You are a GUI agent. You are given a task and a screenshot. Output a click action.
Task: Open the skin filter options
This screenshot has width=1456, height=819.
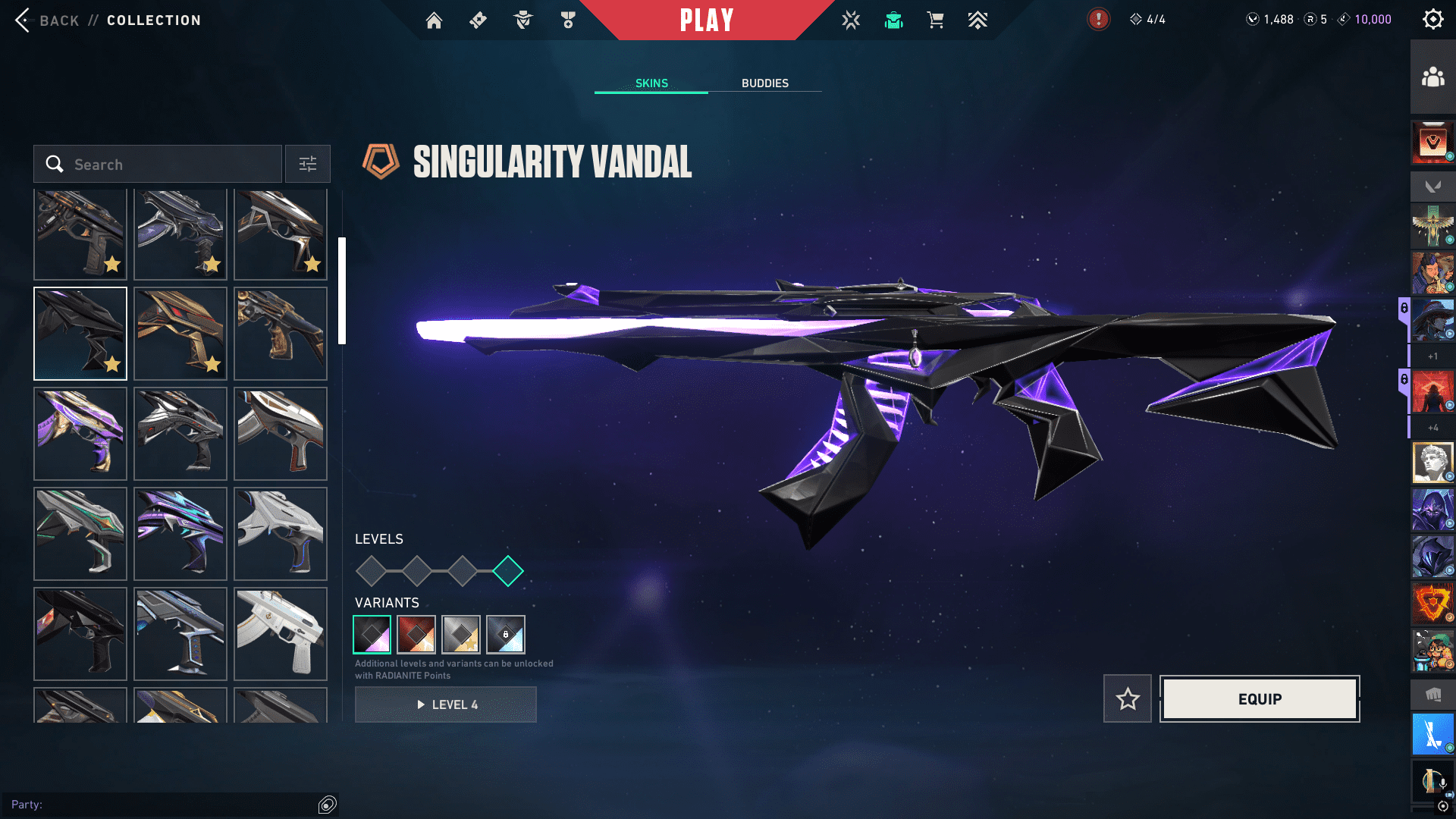pos(308,165)
